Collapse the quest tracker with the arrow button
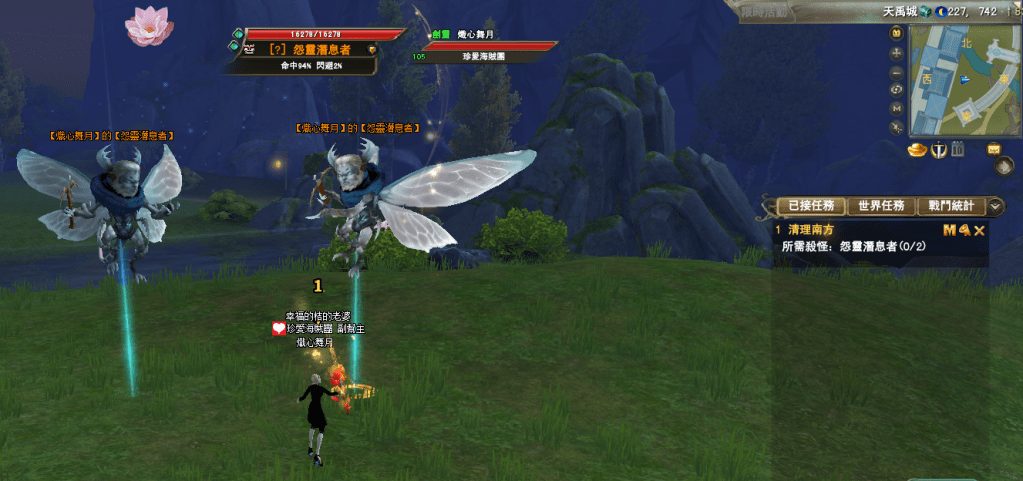 tap(995, 206)
